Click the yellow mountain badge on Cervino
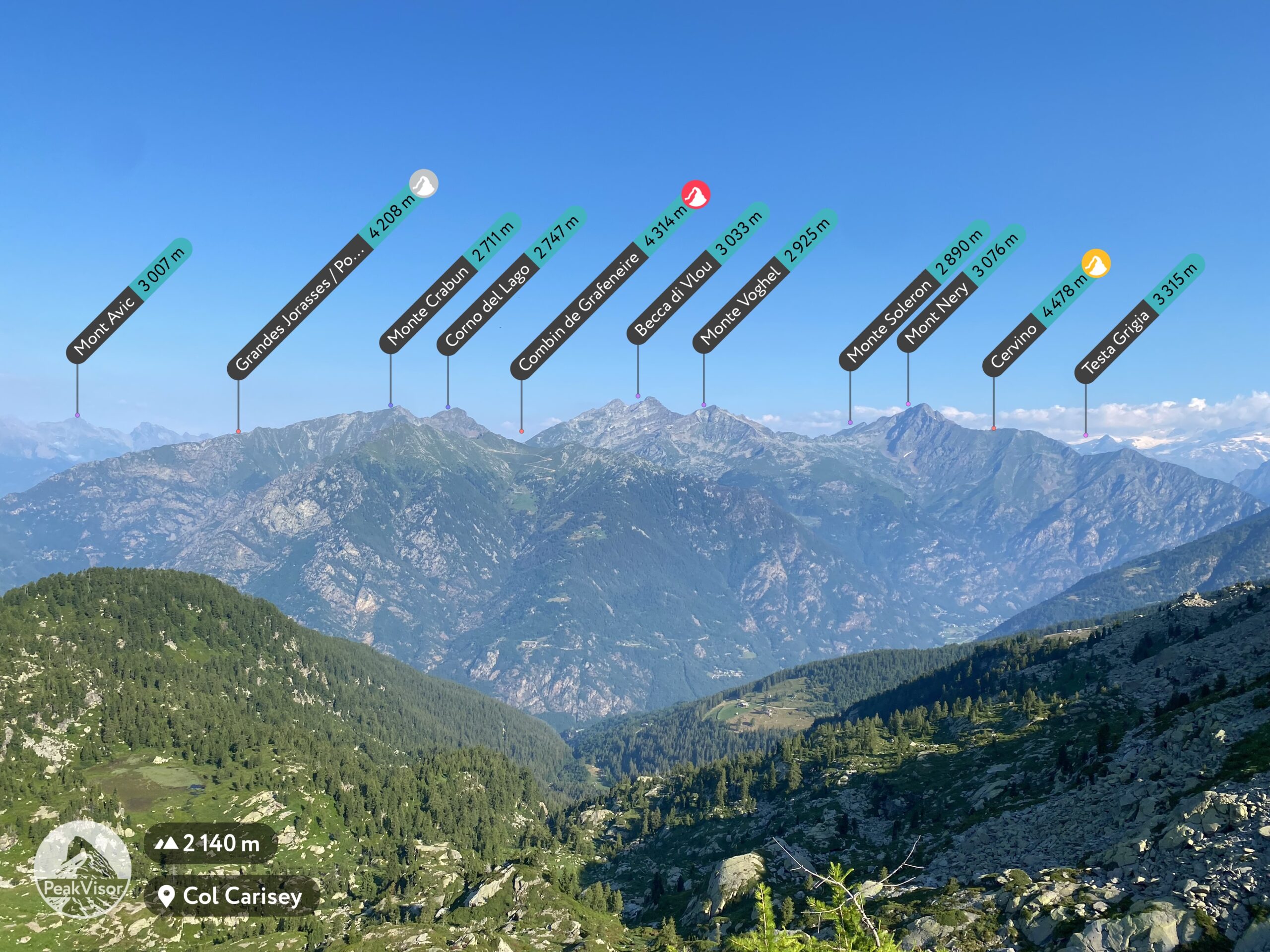 coord(1095,263)
